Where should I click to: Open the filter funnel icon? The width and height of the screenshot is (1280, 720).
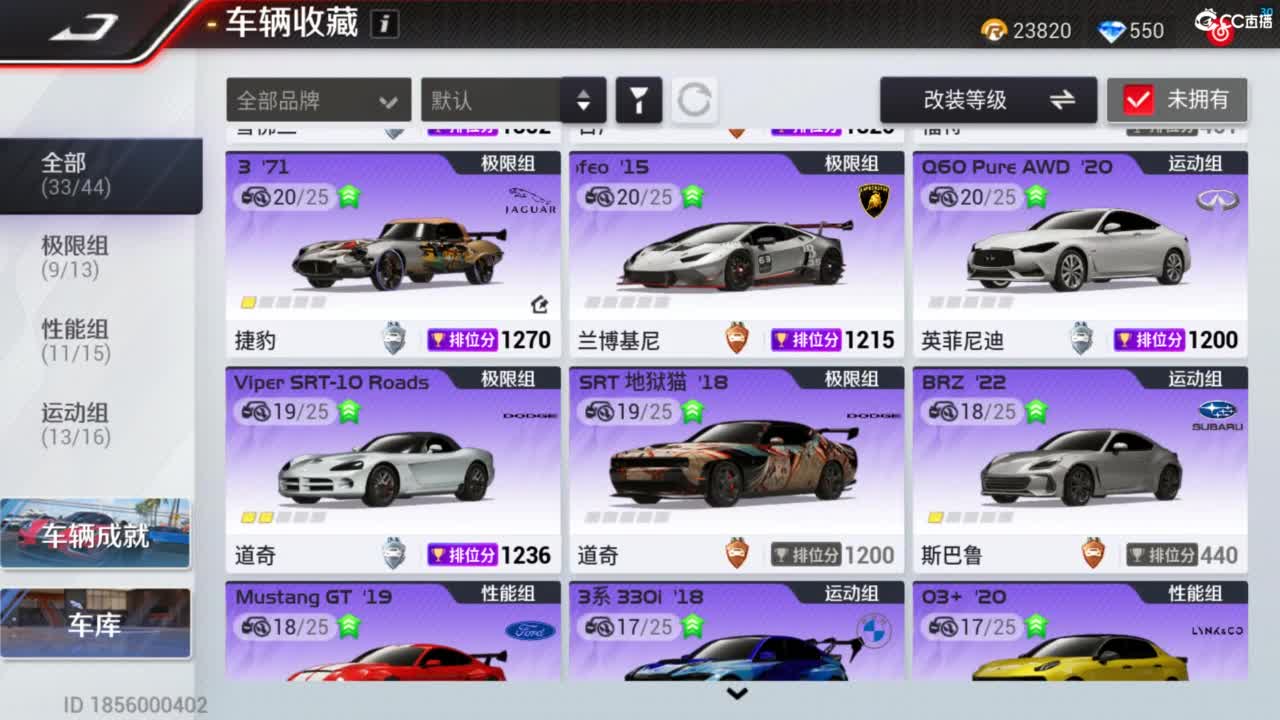coord(639,100)
